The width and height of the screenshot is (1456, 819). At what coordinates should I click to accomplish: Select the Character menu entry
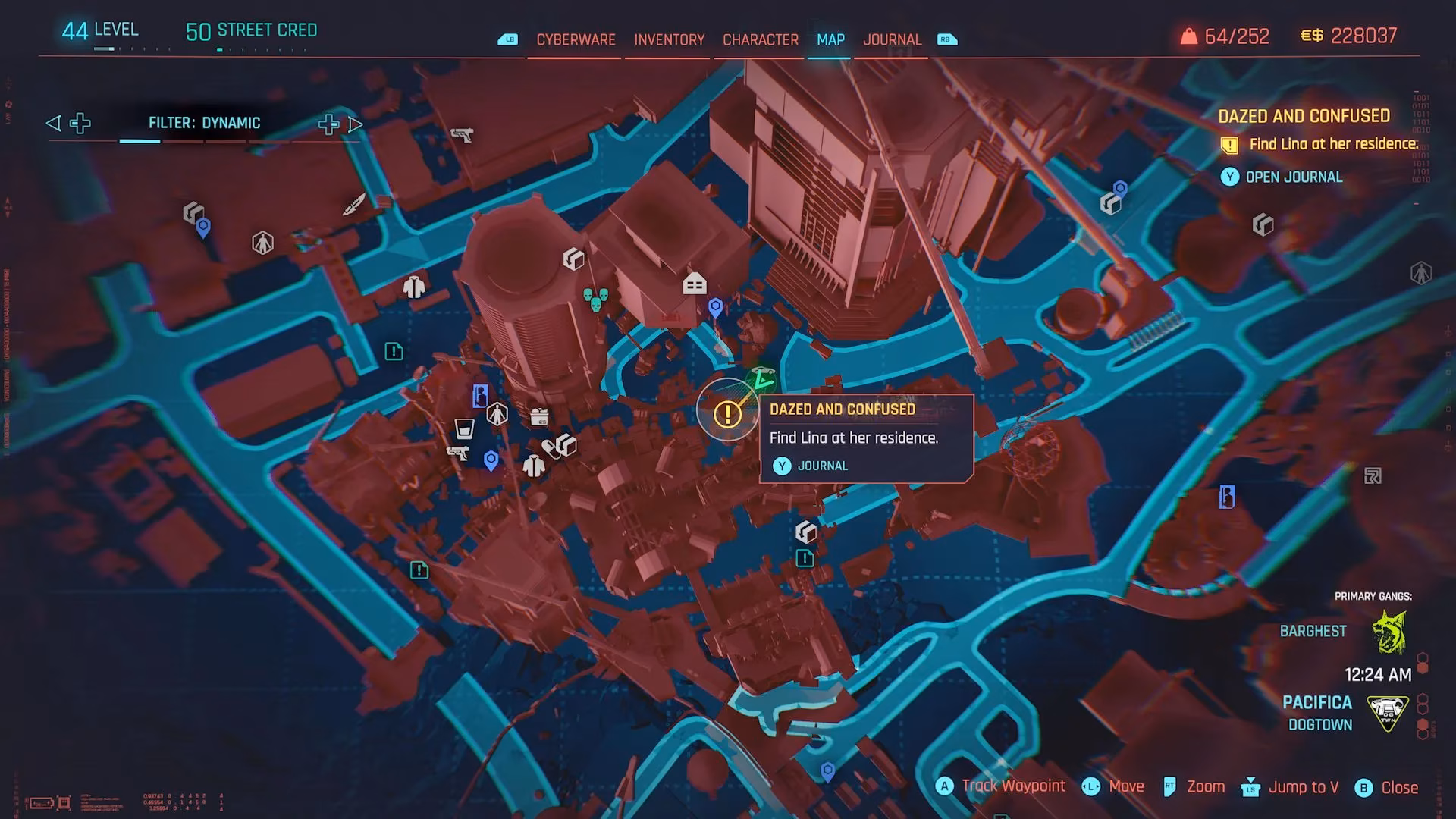coord(760,39)
